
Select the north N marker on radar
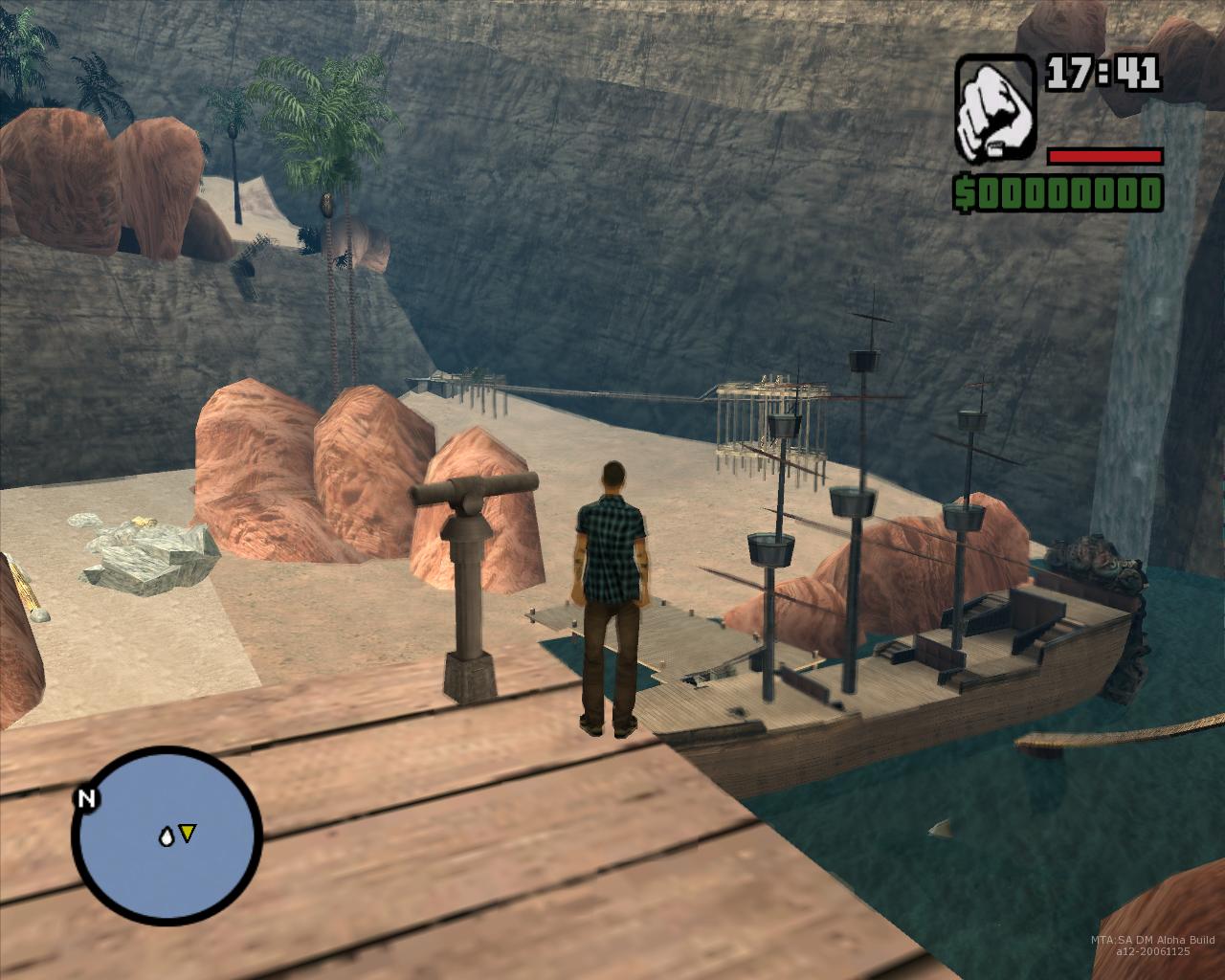point(86,799)
